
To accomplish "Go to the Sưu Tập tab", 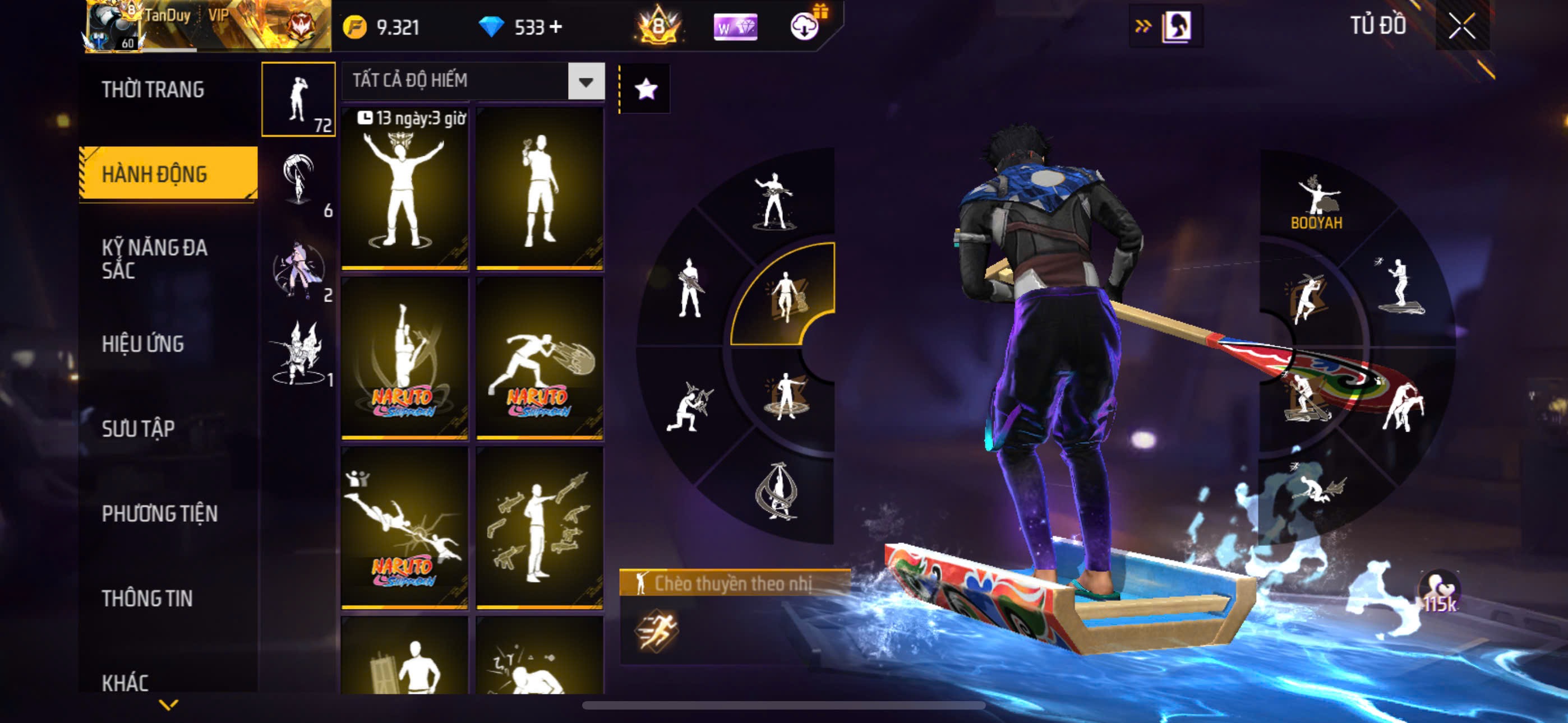I will point(138,428).
